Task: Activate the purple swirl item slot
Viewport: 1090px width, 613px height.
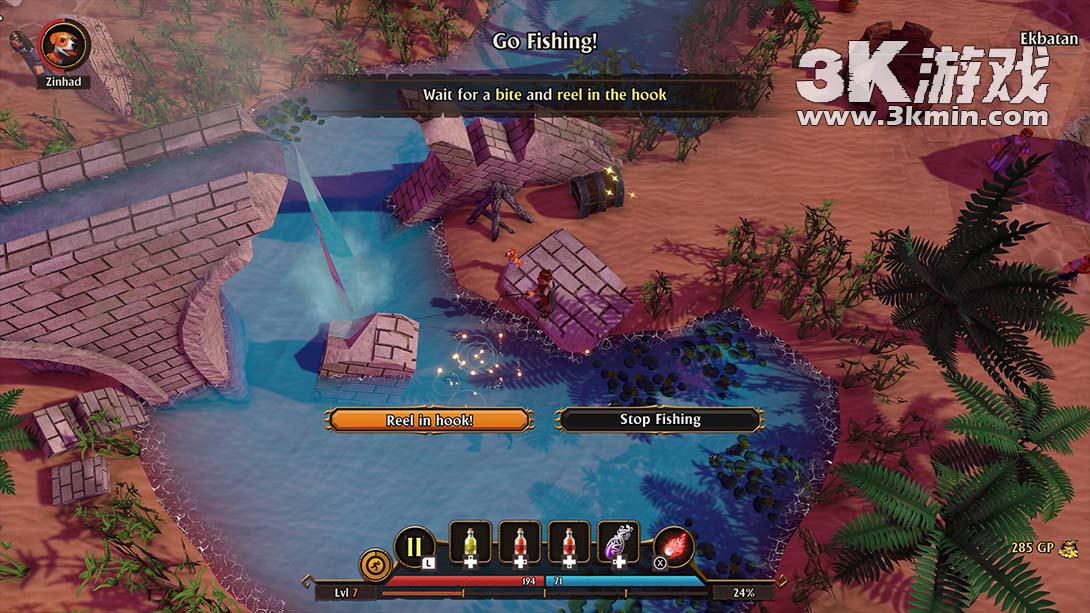Action: (x=618, y=545)
